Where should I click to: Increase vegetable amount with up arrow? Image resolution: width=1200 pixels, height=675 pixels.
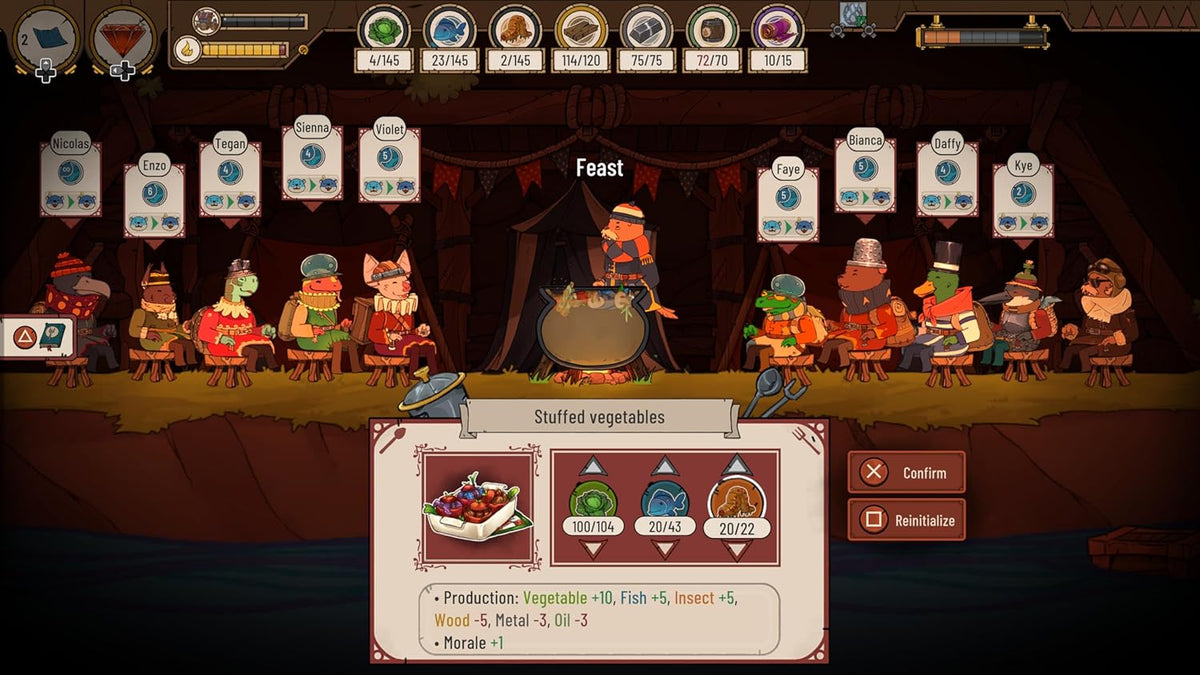[x=593, y=466]
